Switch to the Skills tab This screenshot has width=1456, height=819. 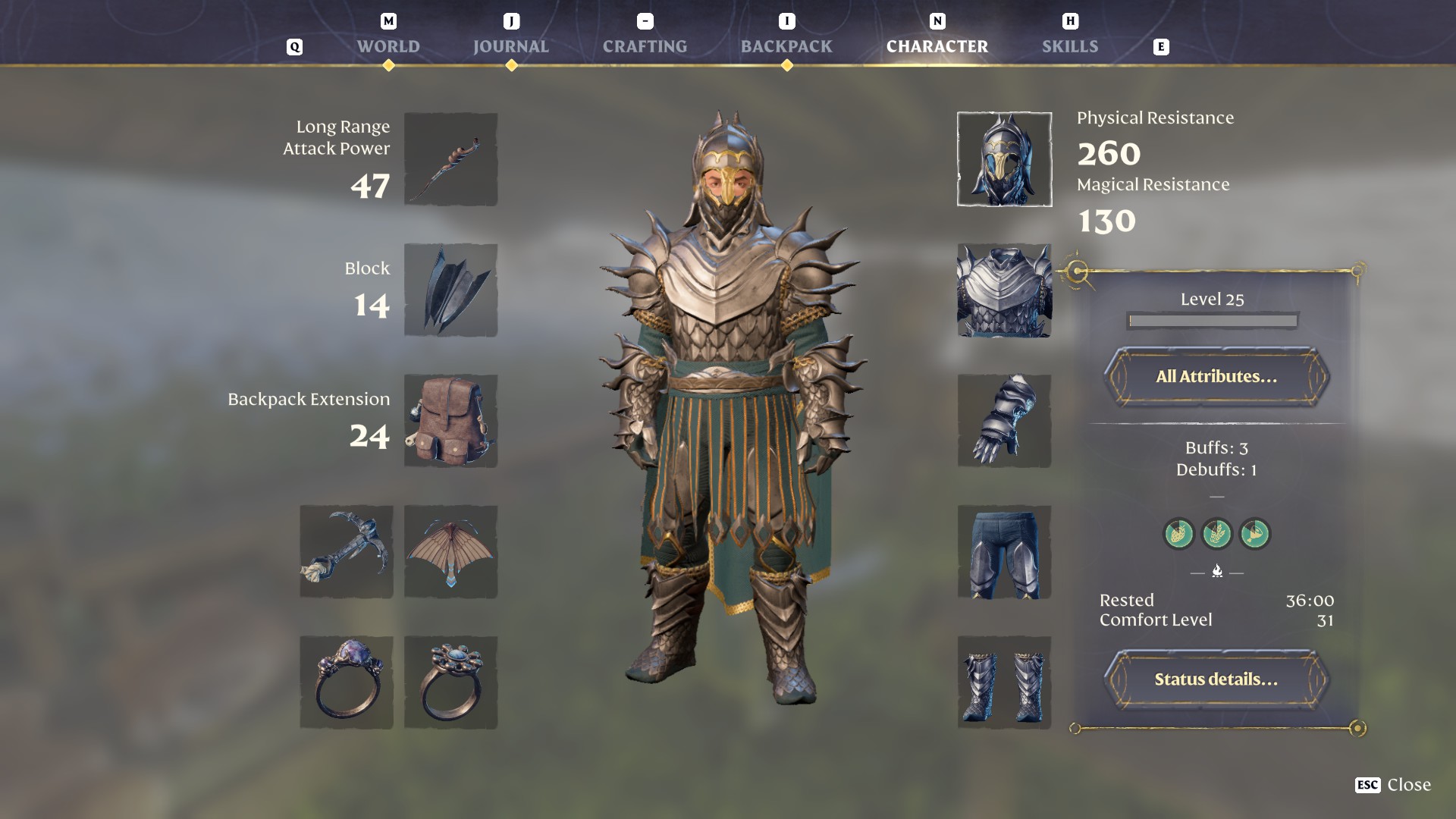[x=1069, y=46]
